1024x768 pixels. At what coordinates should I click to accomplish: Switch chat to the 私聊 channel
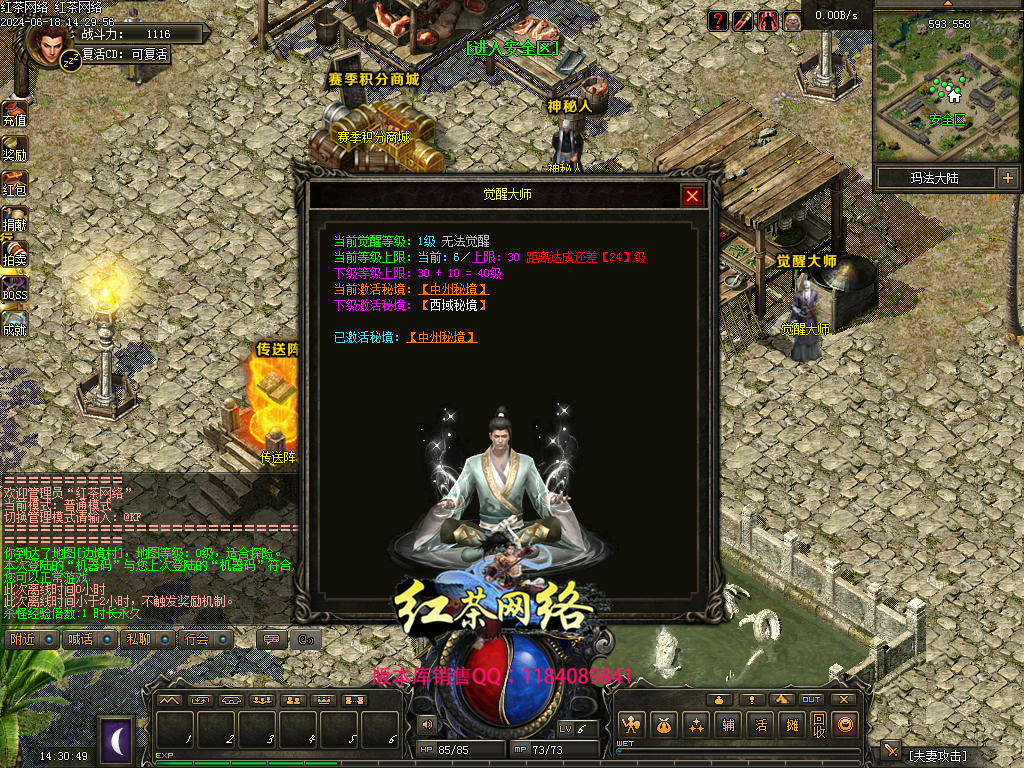(x=146, y=639)
